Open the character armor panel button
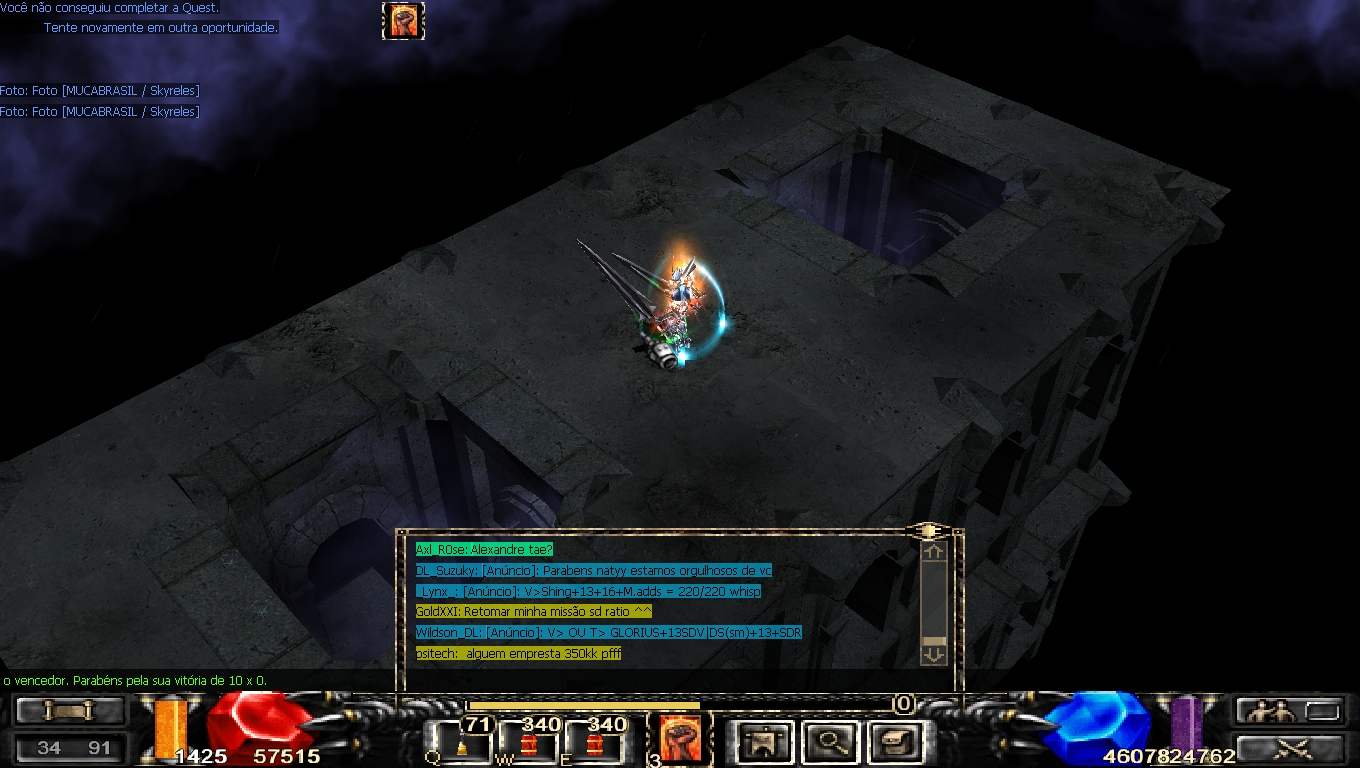Viewport: 1360px width, 768px height. point(765,742)
